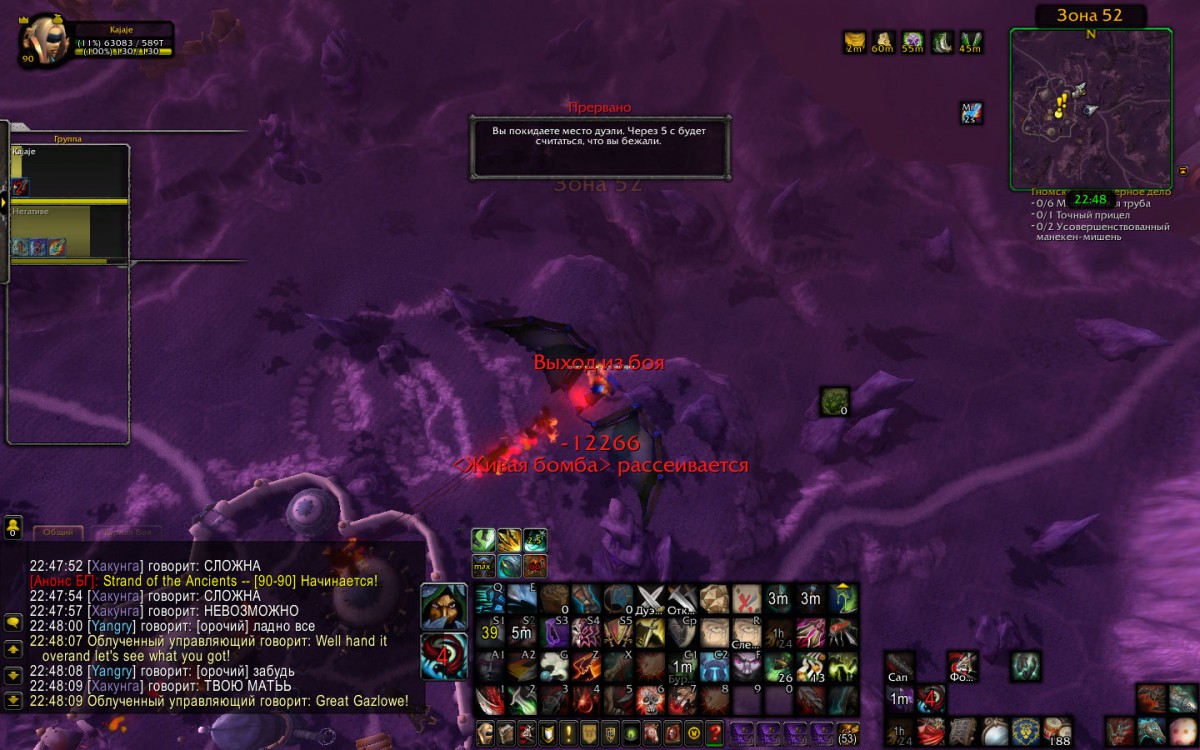Use the drum item with 188 count
1200x750 pixels.
1057,731
